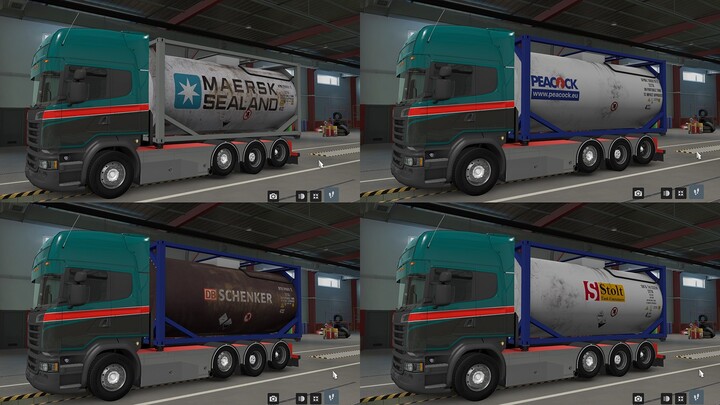
Task: Click the camera icon in the Stolt tank view
Action: click(638, 397)
